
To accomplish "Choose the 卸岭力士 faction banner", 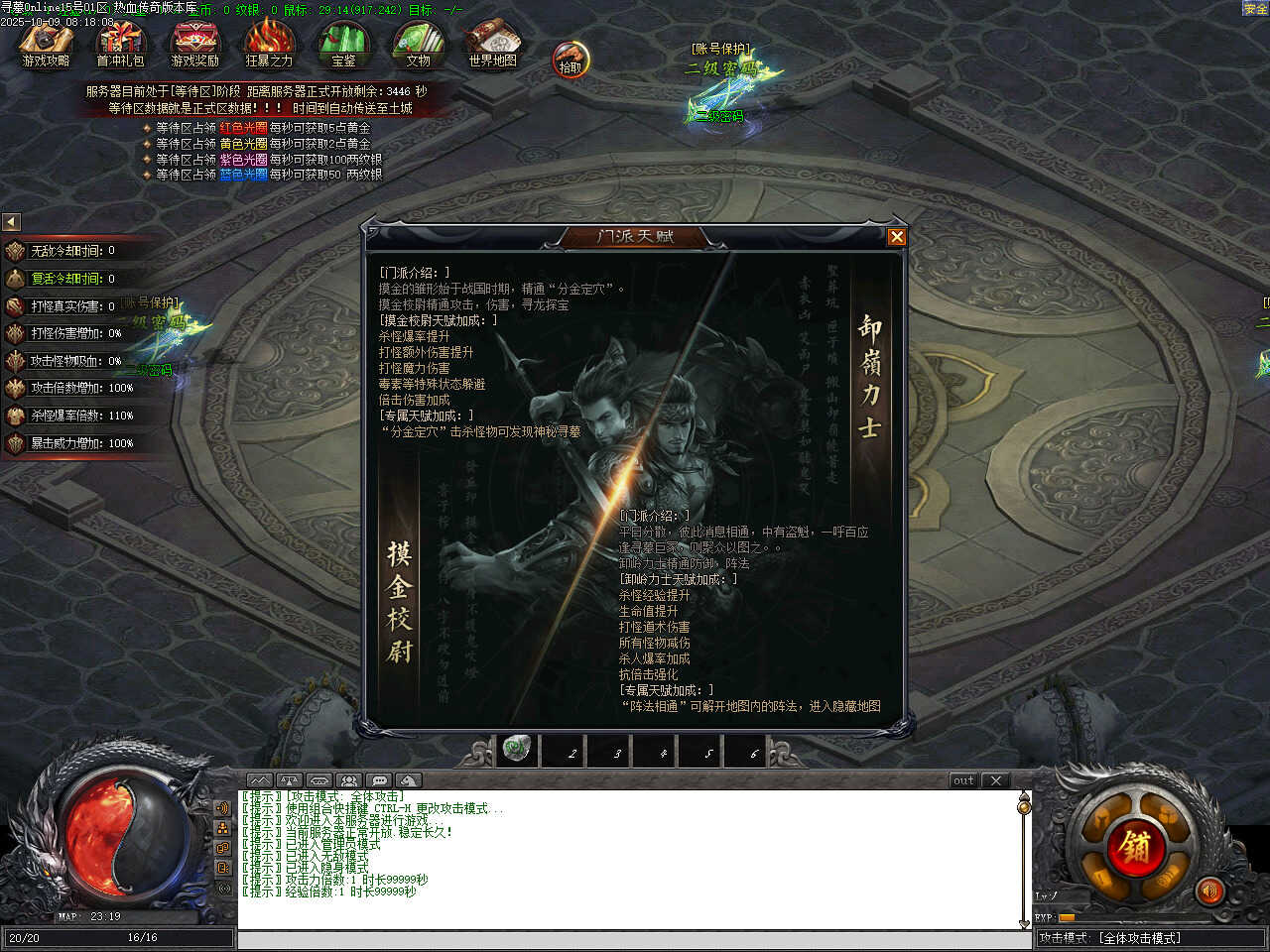I will tap(869, 377).
